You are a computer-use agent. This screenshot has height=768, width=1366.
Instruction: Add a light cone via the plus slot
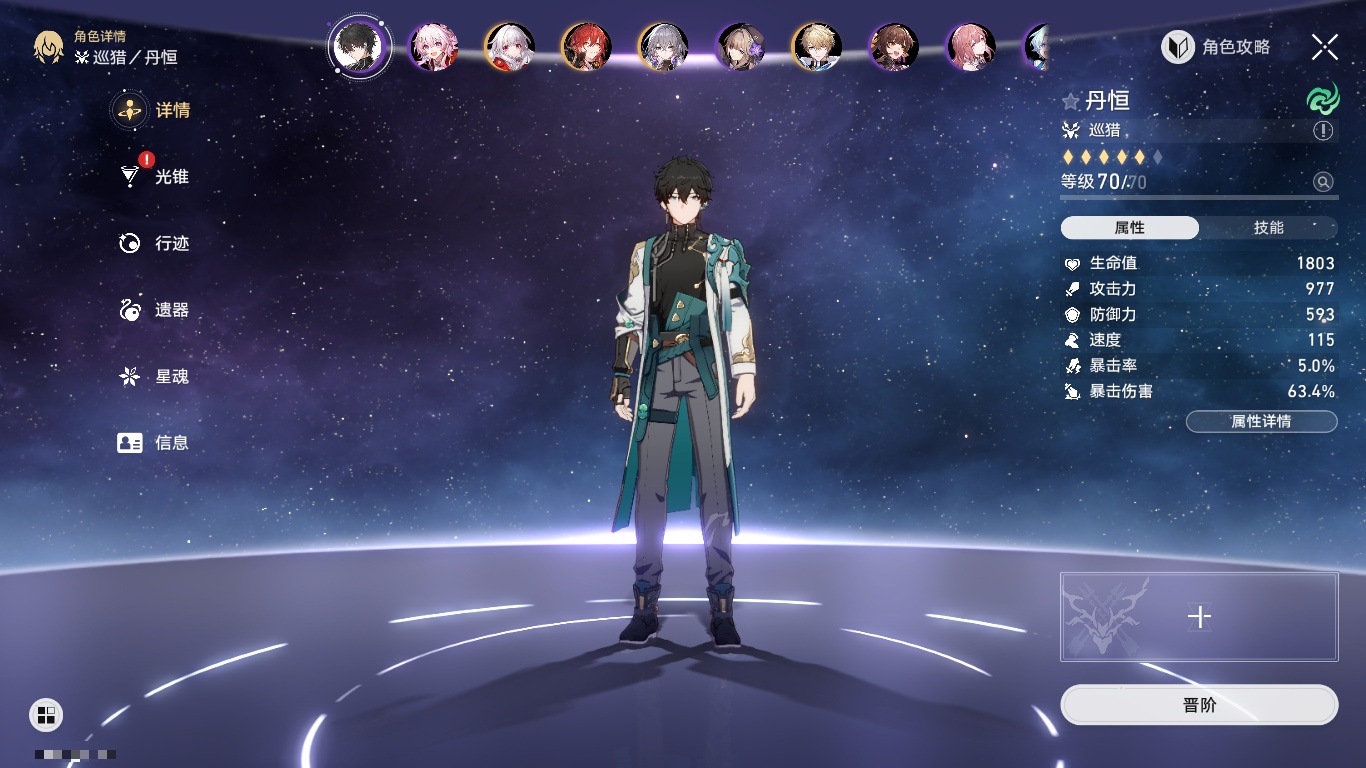[x=1199, y=617]
